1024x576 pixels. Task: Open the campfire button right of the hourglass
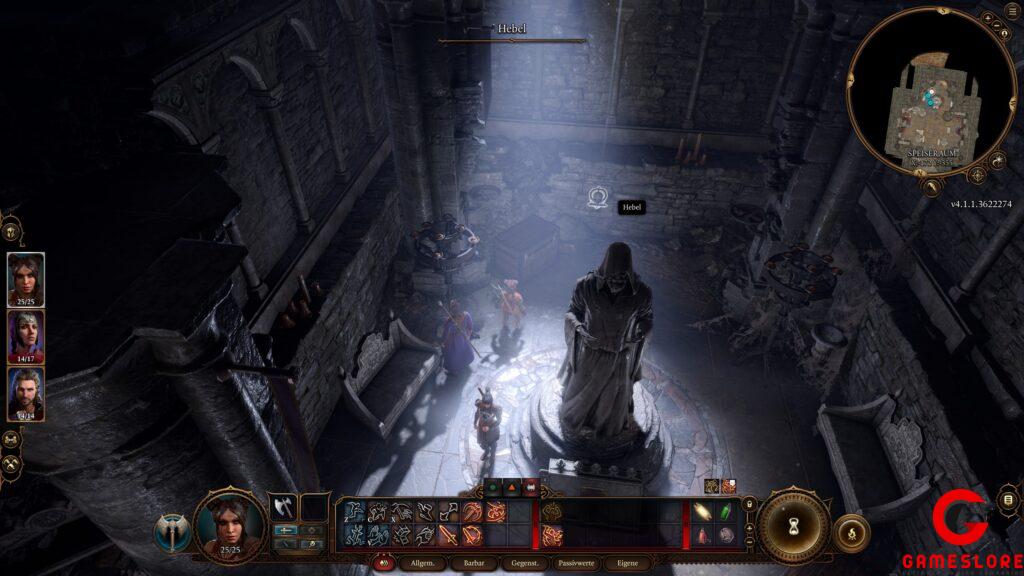[x=851, y=532]
